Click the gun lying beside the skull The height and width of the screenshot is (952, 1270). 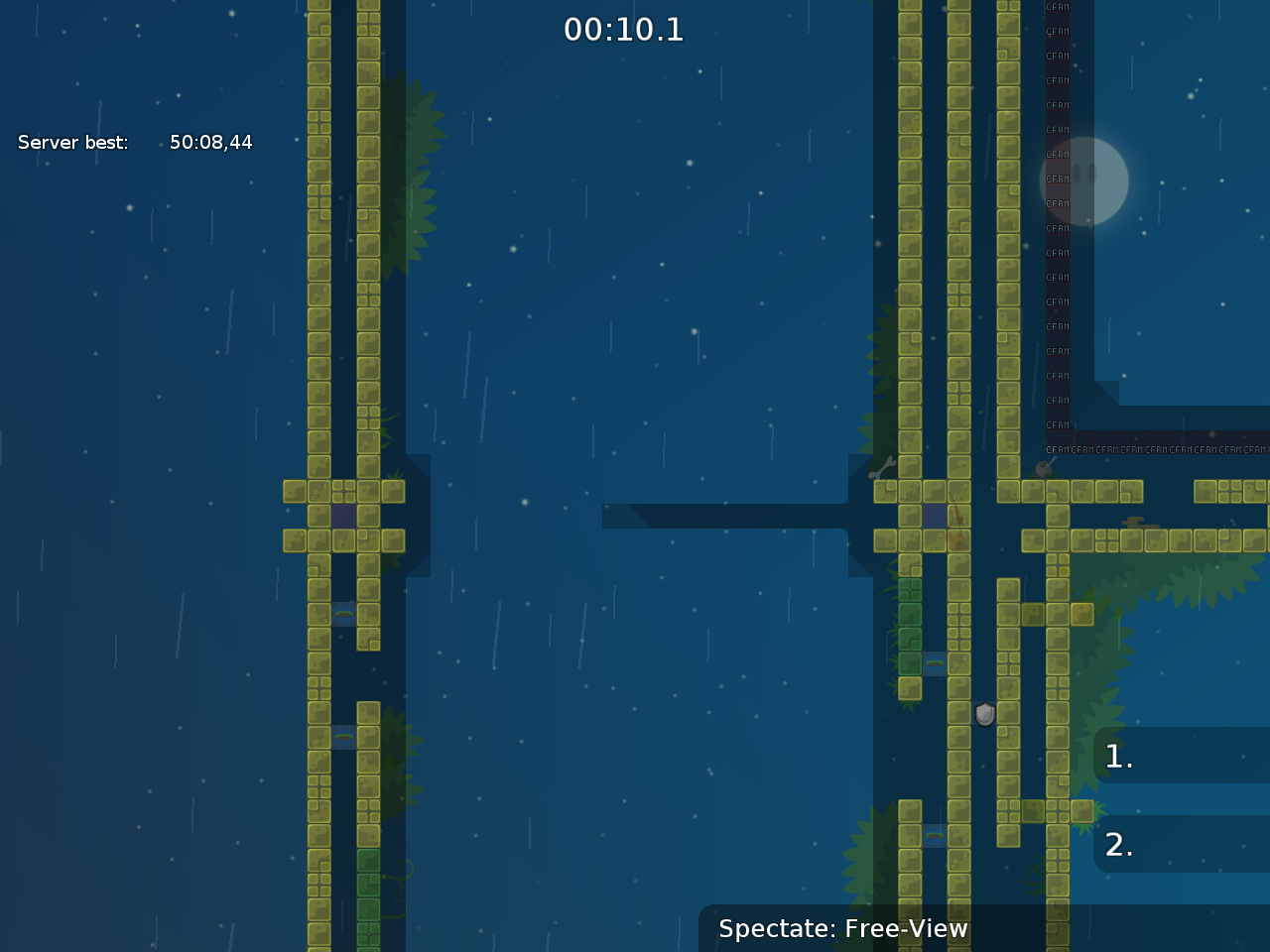(1054, 459)
